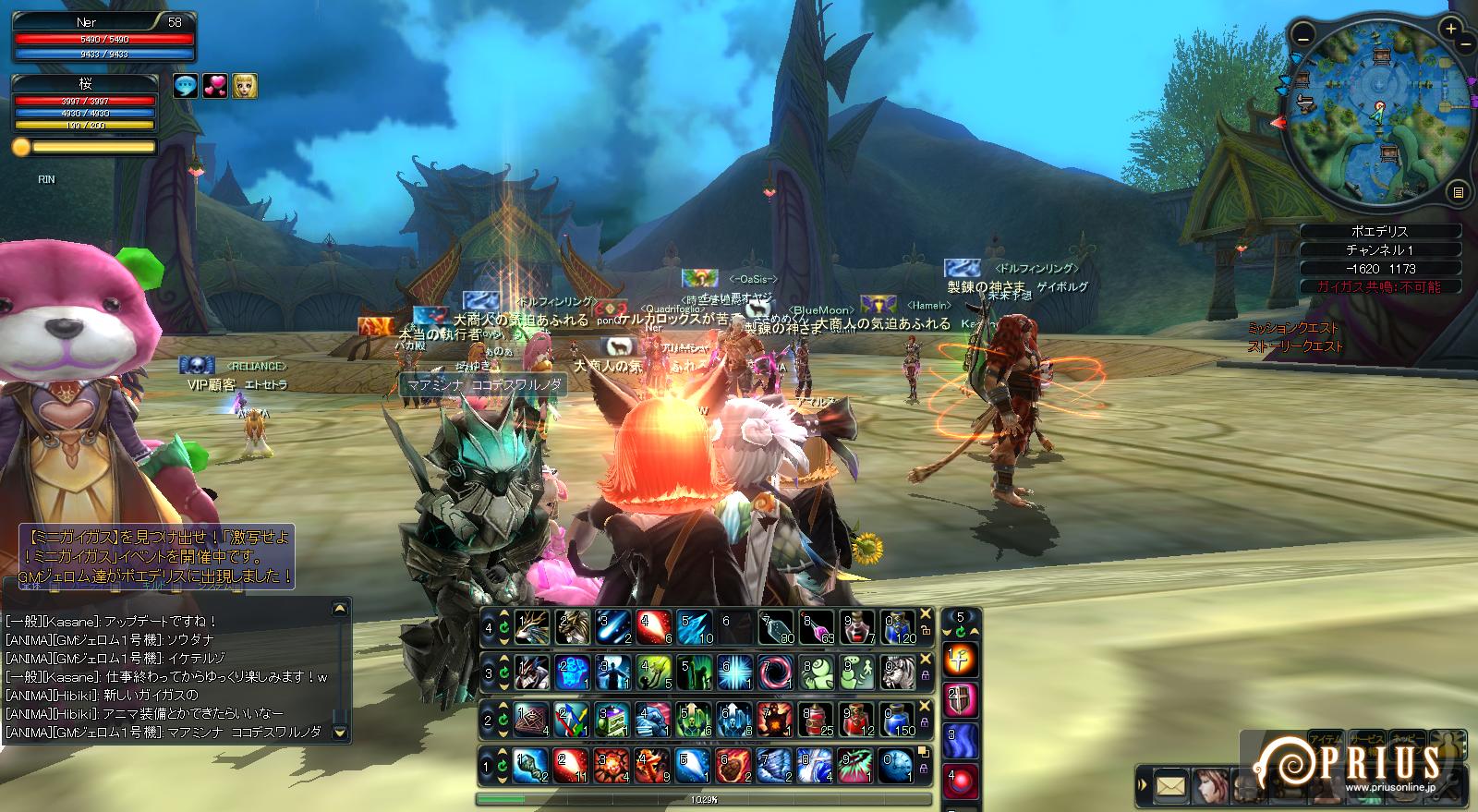Screen dimensions: 1478x812
Task: Cast the flaming meteor rock skill
Action: [735, 764]
